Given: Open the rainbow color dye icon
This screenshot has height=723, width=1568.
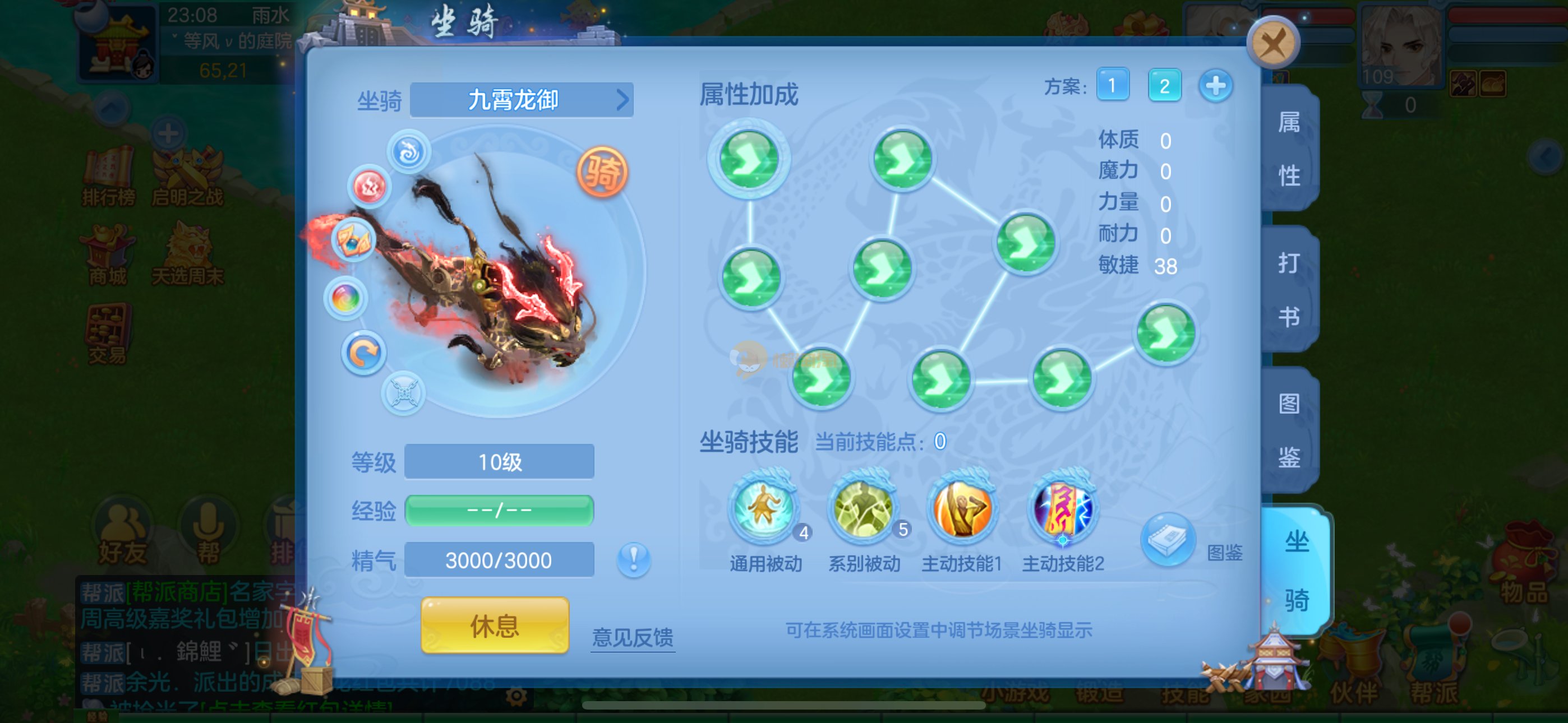Looking at the screenshot, I should (x=346, y=298).
